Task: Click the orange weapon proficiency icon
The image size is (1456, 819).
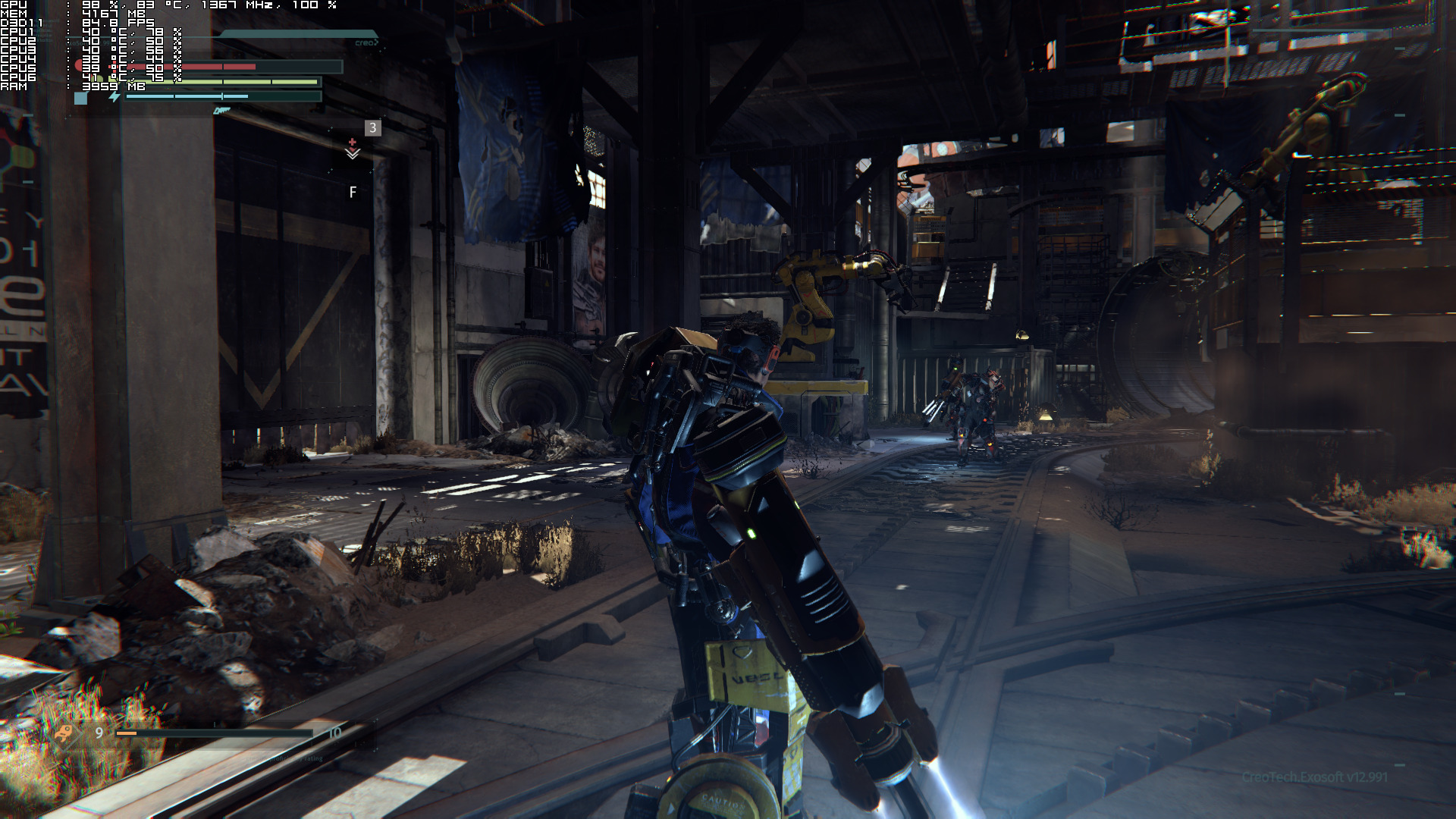Action: pyautogui.click(x=64, y=733)
